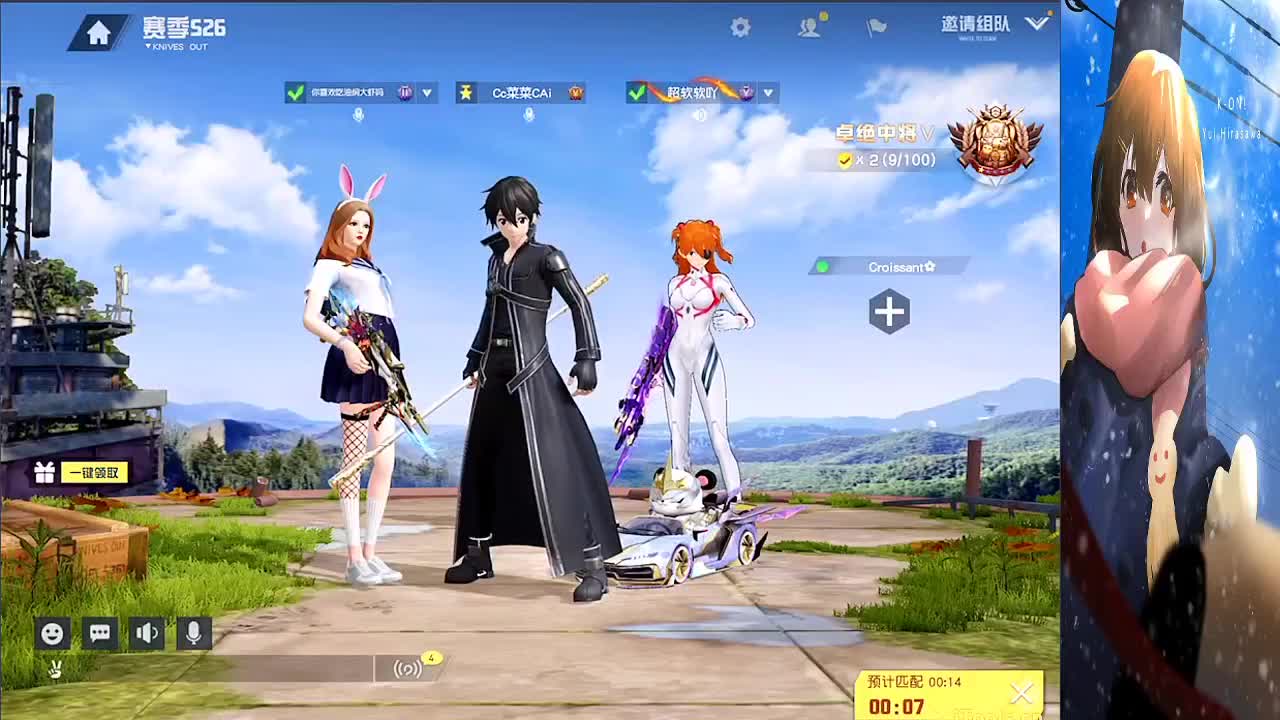
Task: Open the settings gear in the top bar
Action: (x=739, y=28)
